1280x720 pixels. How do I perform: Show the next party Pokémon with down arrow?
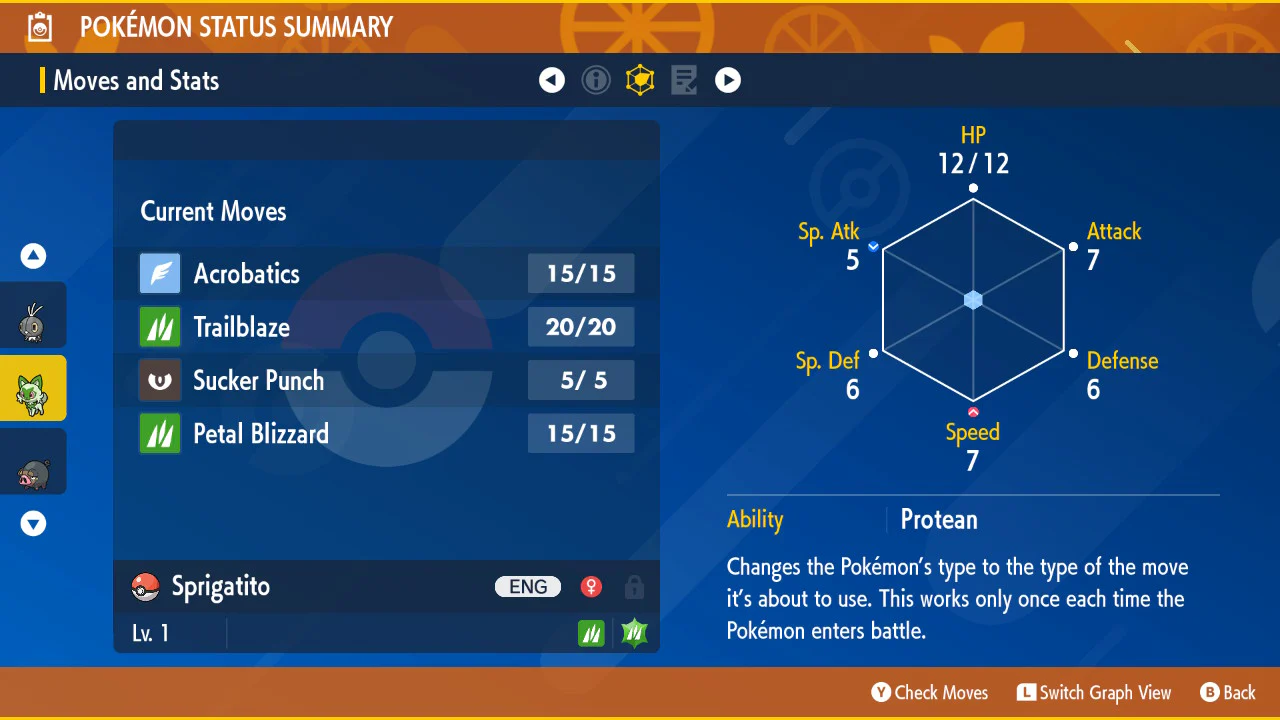coord(34,524)
